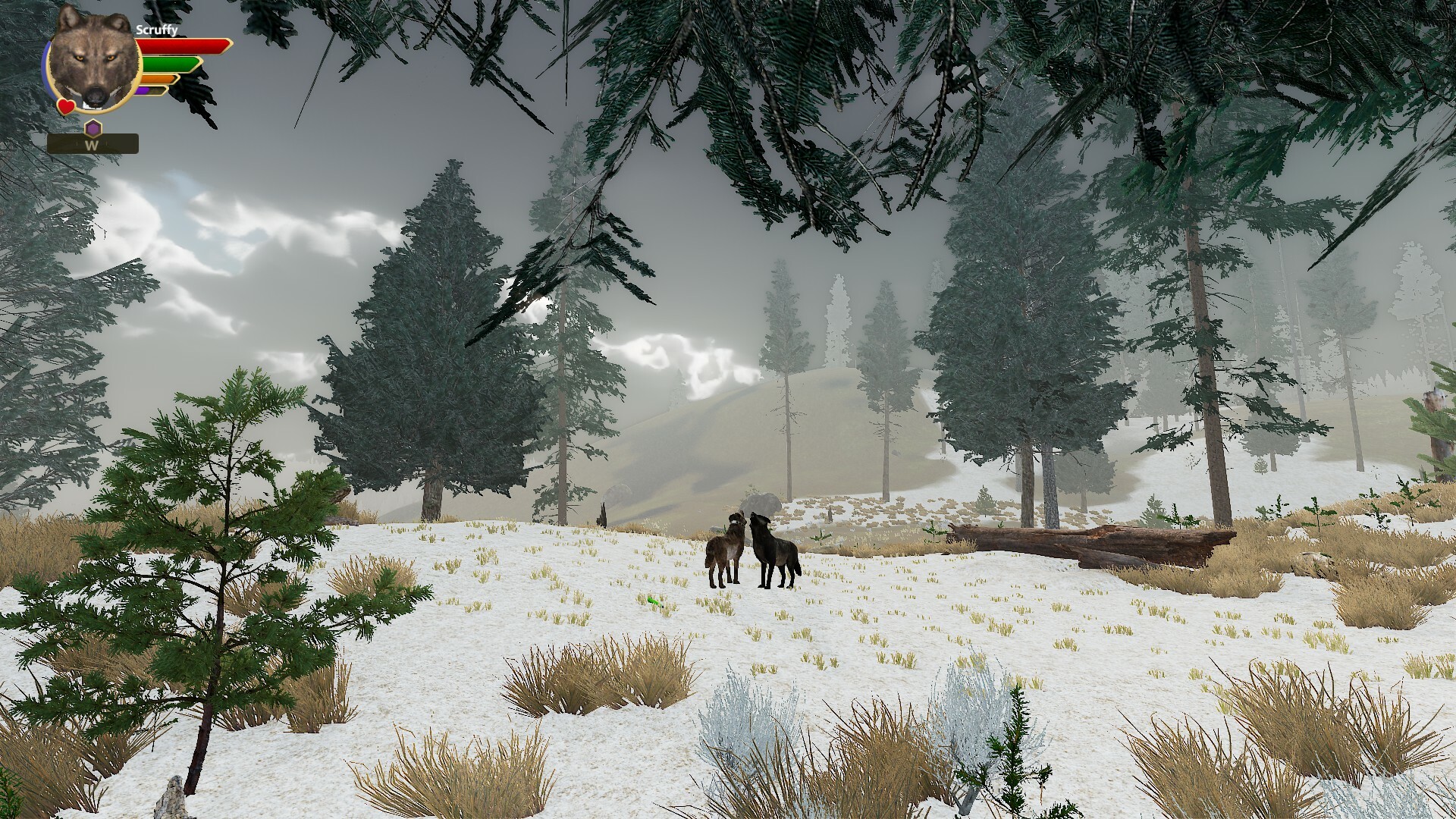Click the tick mark right of the W

[x=107, y=143]
